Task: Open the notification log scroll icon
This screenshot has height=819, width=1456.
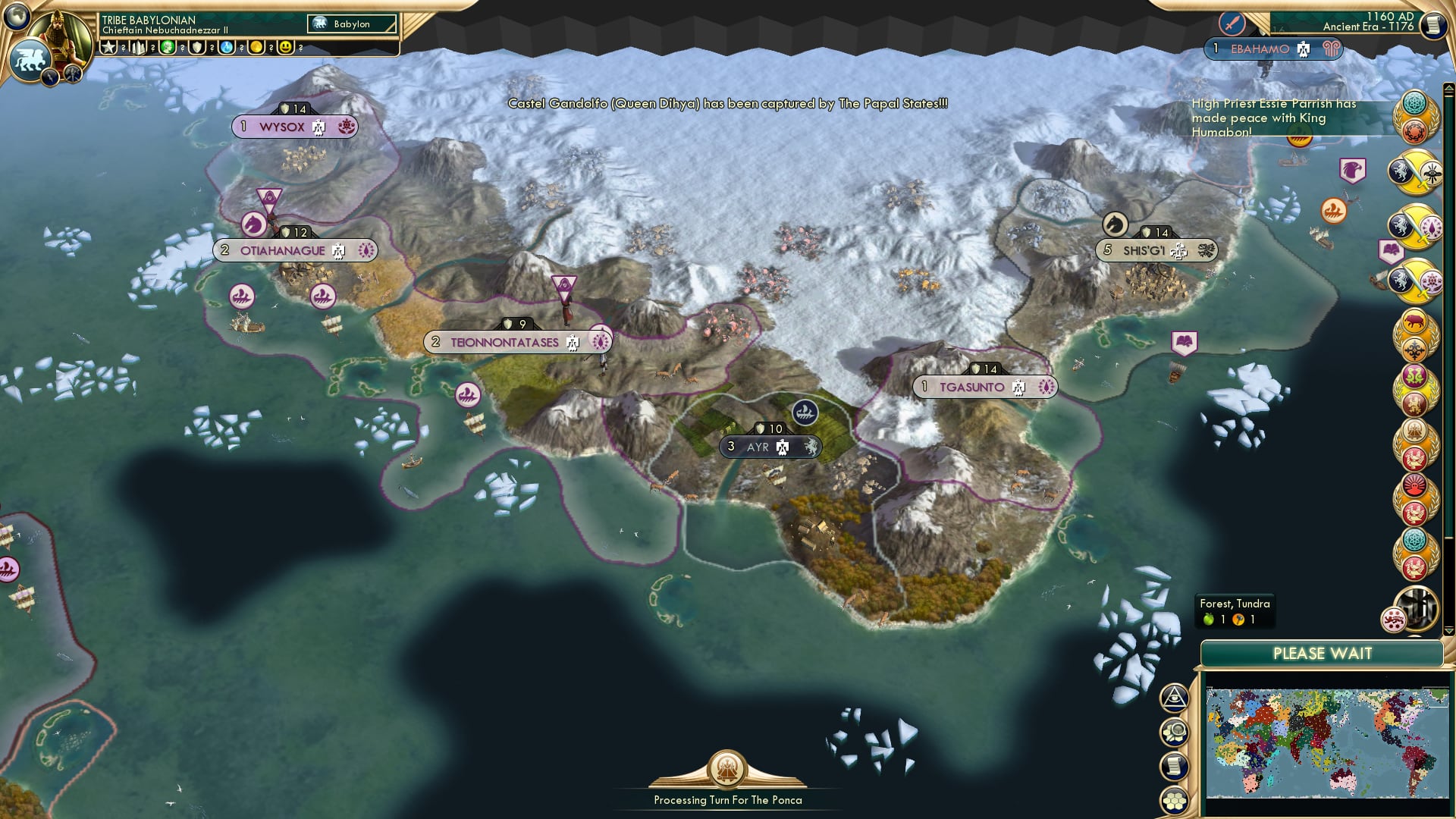Action: click(x=1174, y=766)
